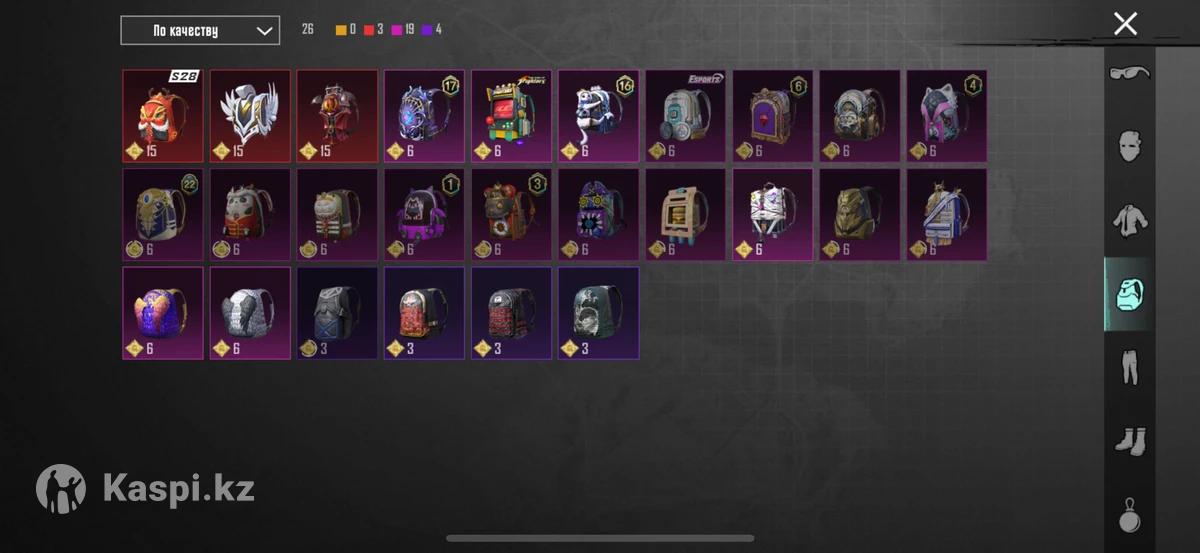Open the 'По качеству' sort dropdown
Screen dimensions: 1200x553
[200, 30]
